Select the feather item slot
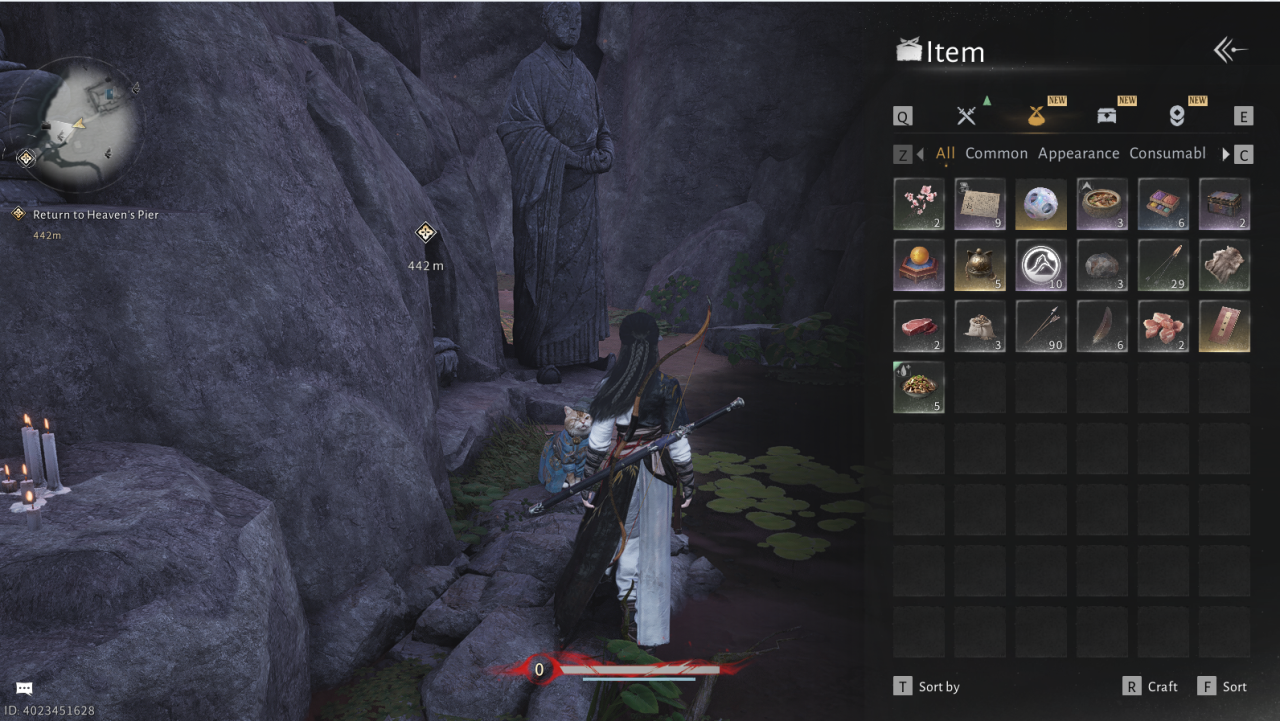Image resolution: width=1280 pixels, height=721 pixels. coord(1102,326)
